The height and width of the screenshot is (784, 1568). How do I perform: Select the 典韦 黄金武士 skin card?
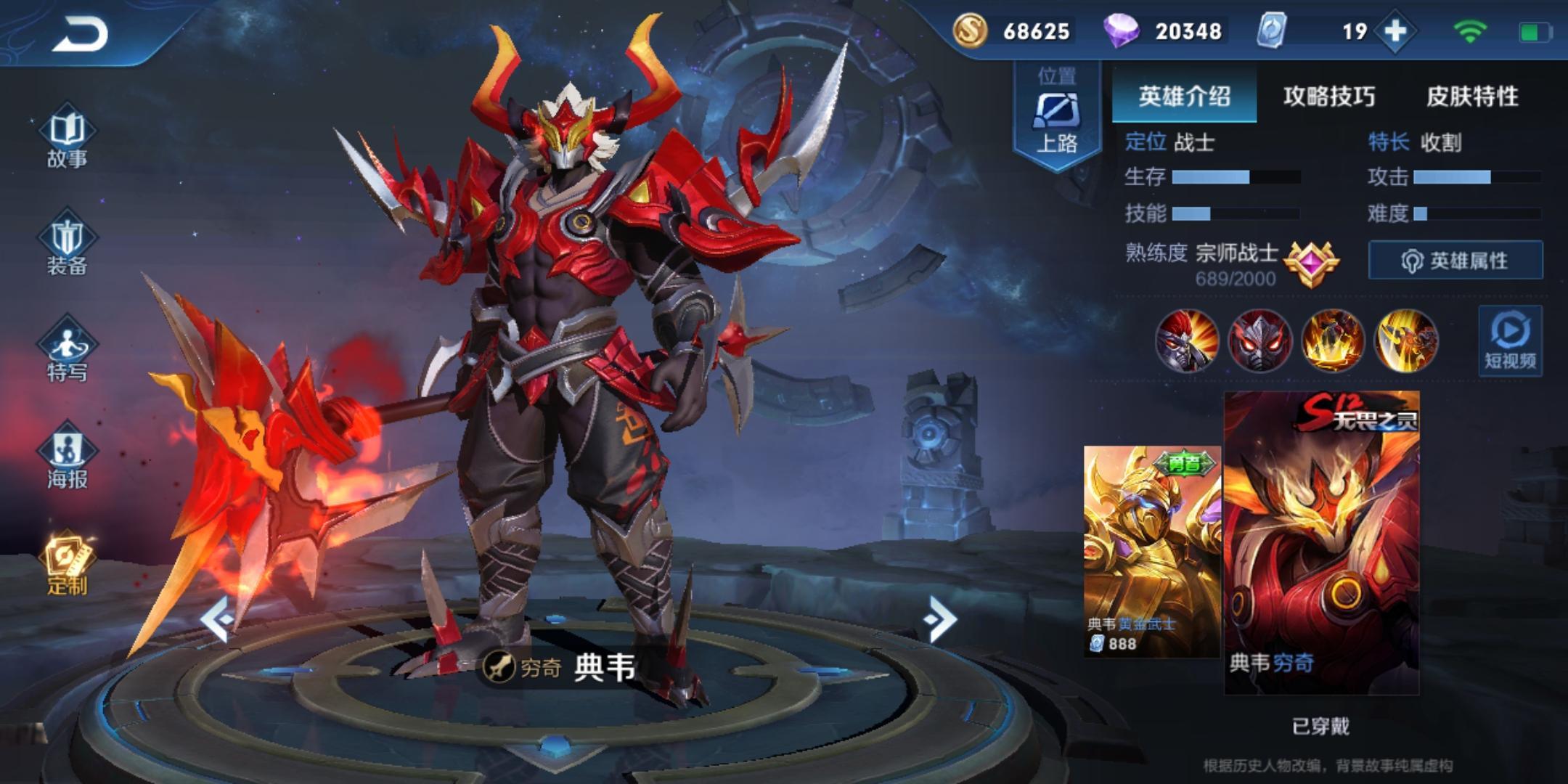click(1151, 552)
